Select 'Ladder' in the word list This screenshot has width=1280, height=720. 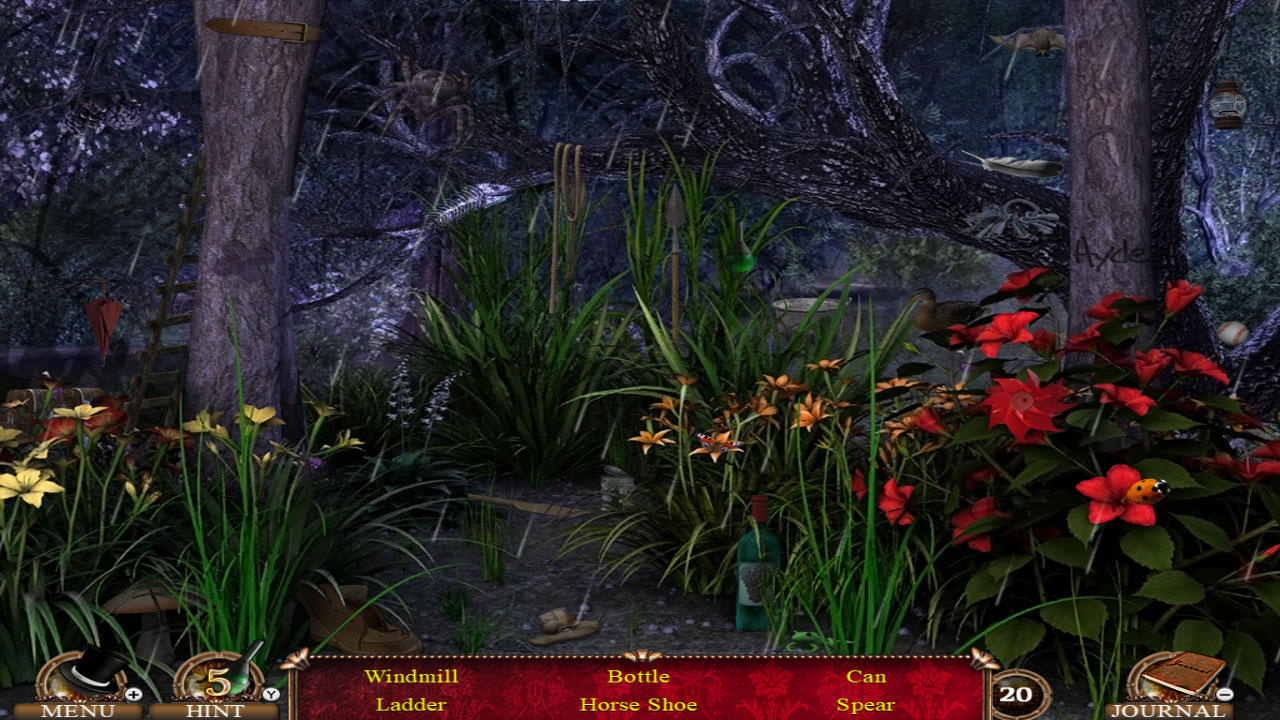pos(411,704)
